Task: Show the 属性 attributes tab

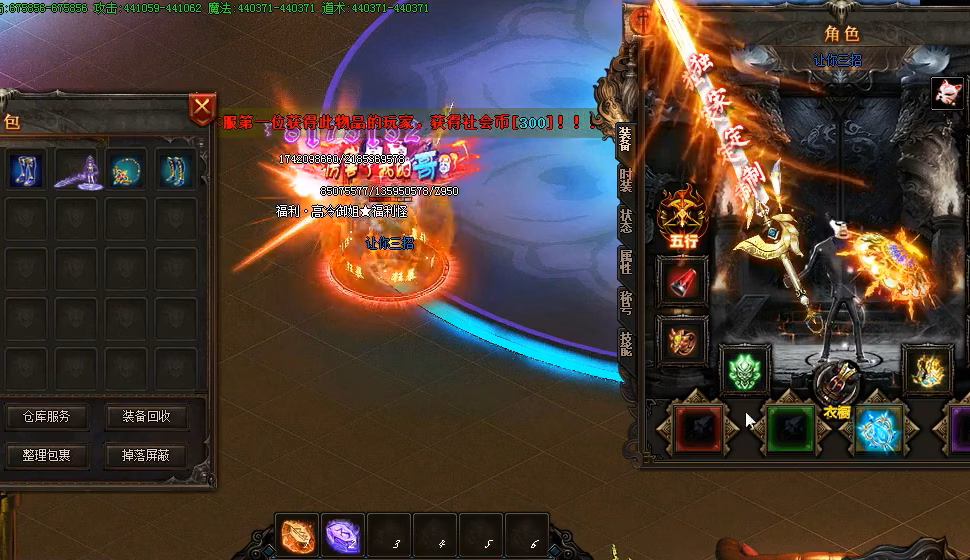Action: coord(625,261)
